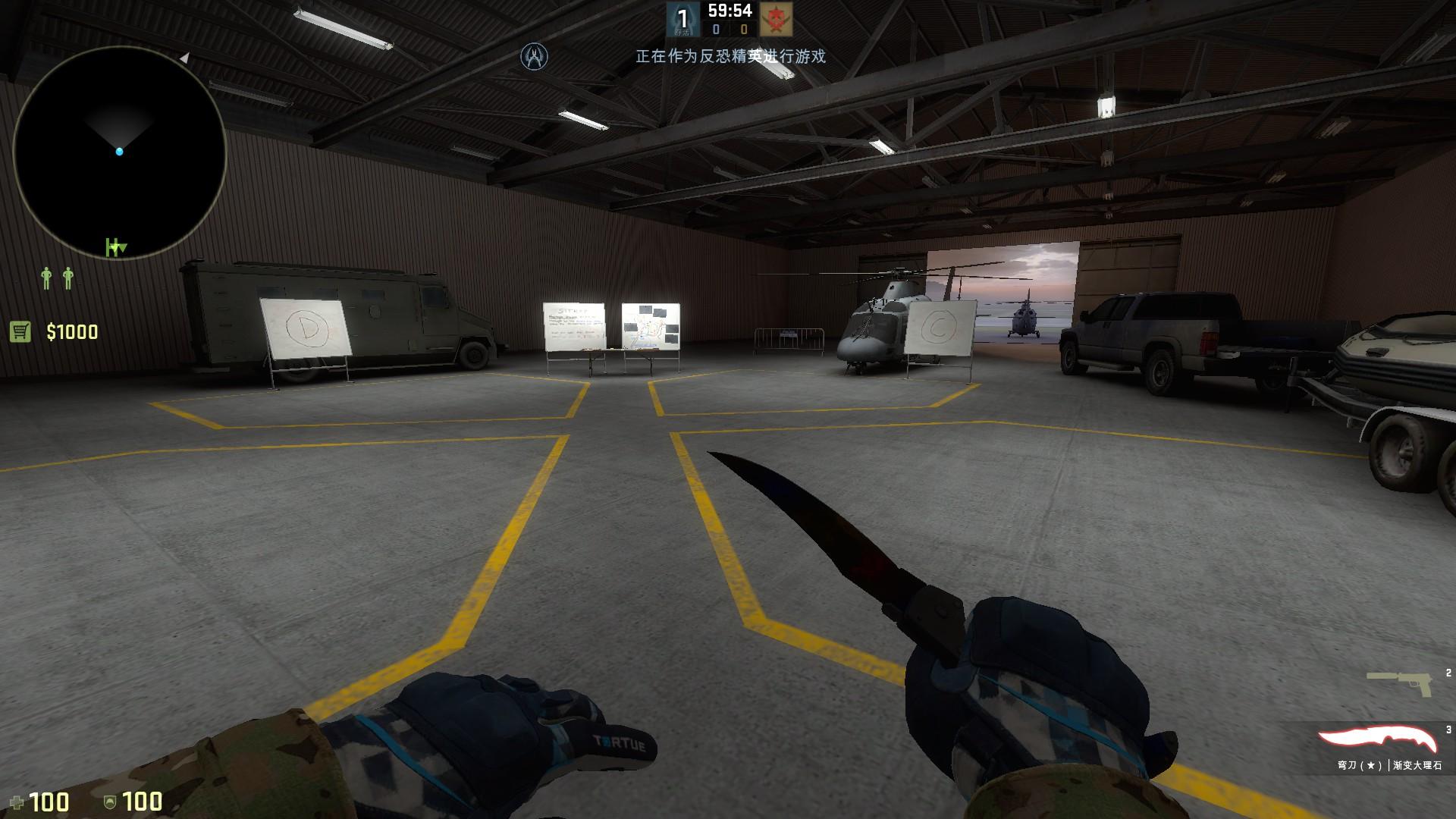Click the circular radar minimap
Screen dimensions: 1456x819
click(119, 153)
